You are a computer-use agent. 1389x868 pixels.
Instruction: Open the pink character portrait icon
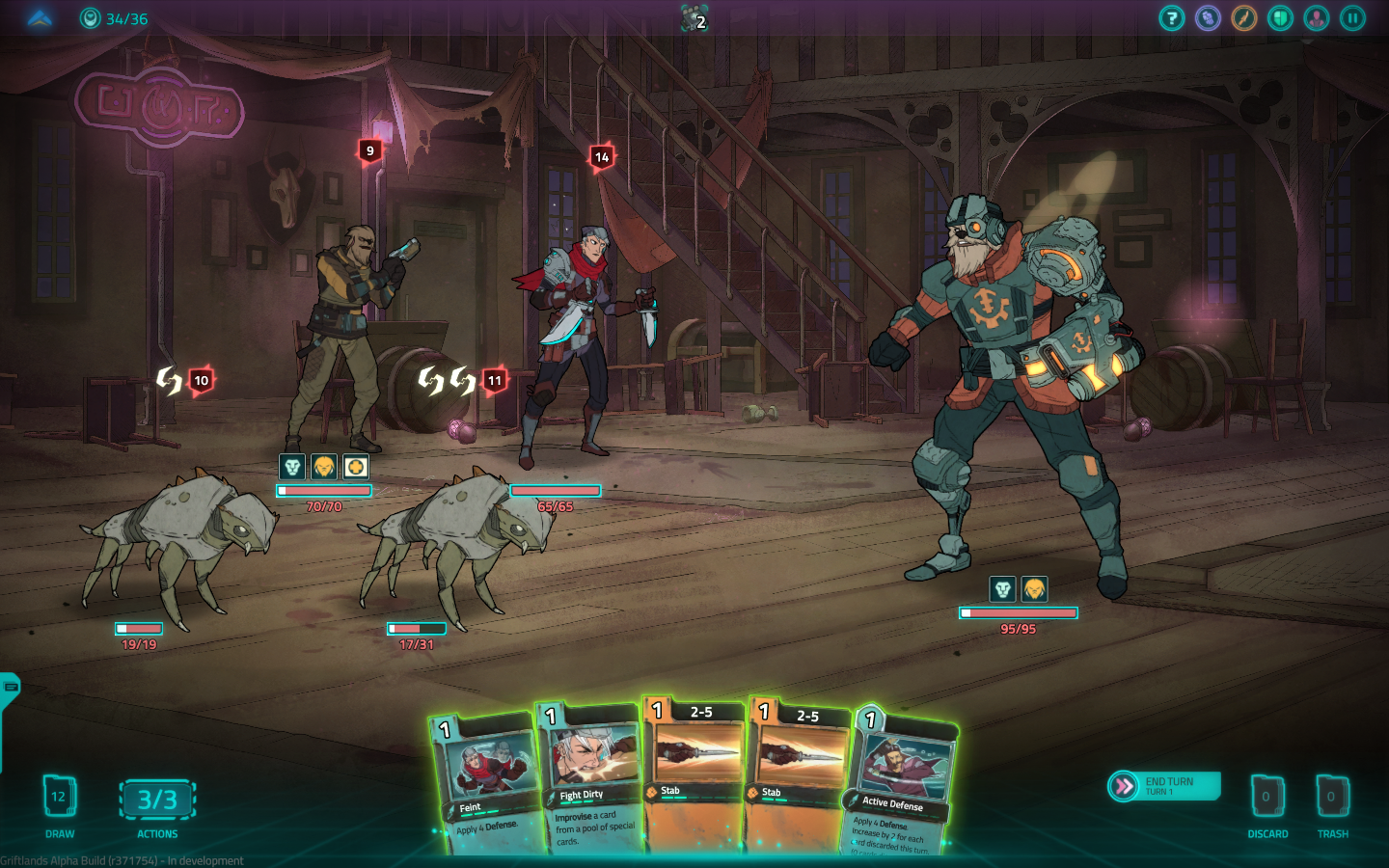point(1317,18)
